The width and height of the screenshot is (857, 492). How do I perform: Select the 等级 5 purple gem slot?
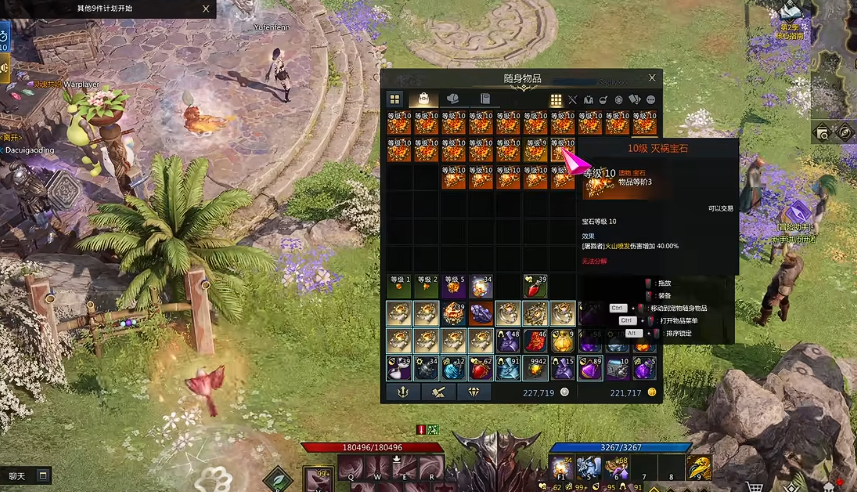454,287
